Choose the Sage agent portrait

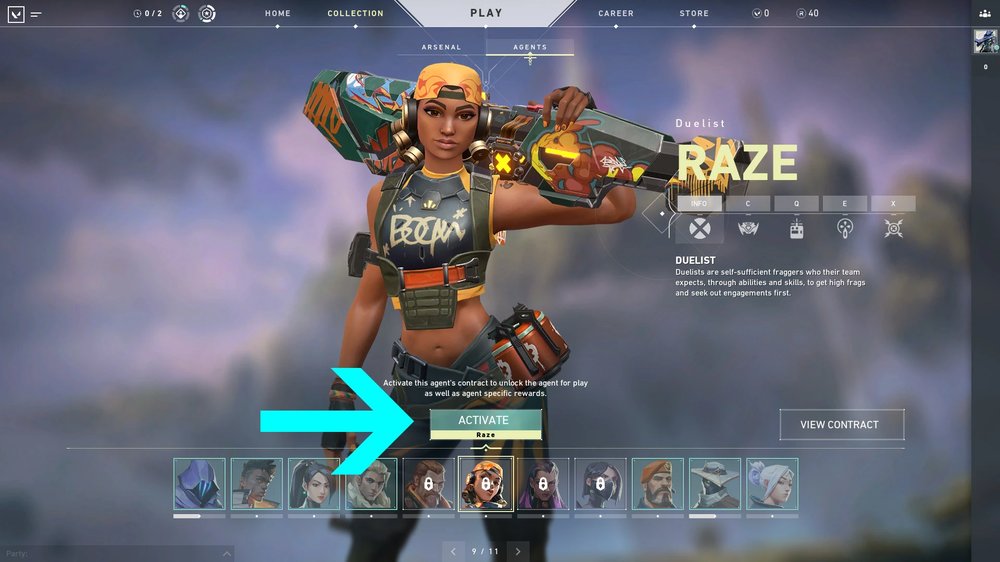click(314, 484)
